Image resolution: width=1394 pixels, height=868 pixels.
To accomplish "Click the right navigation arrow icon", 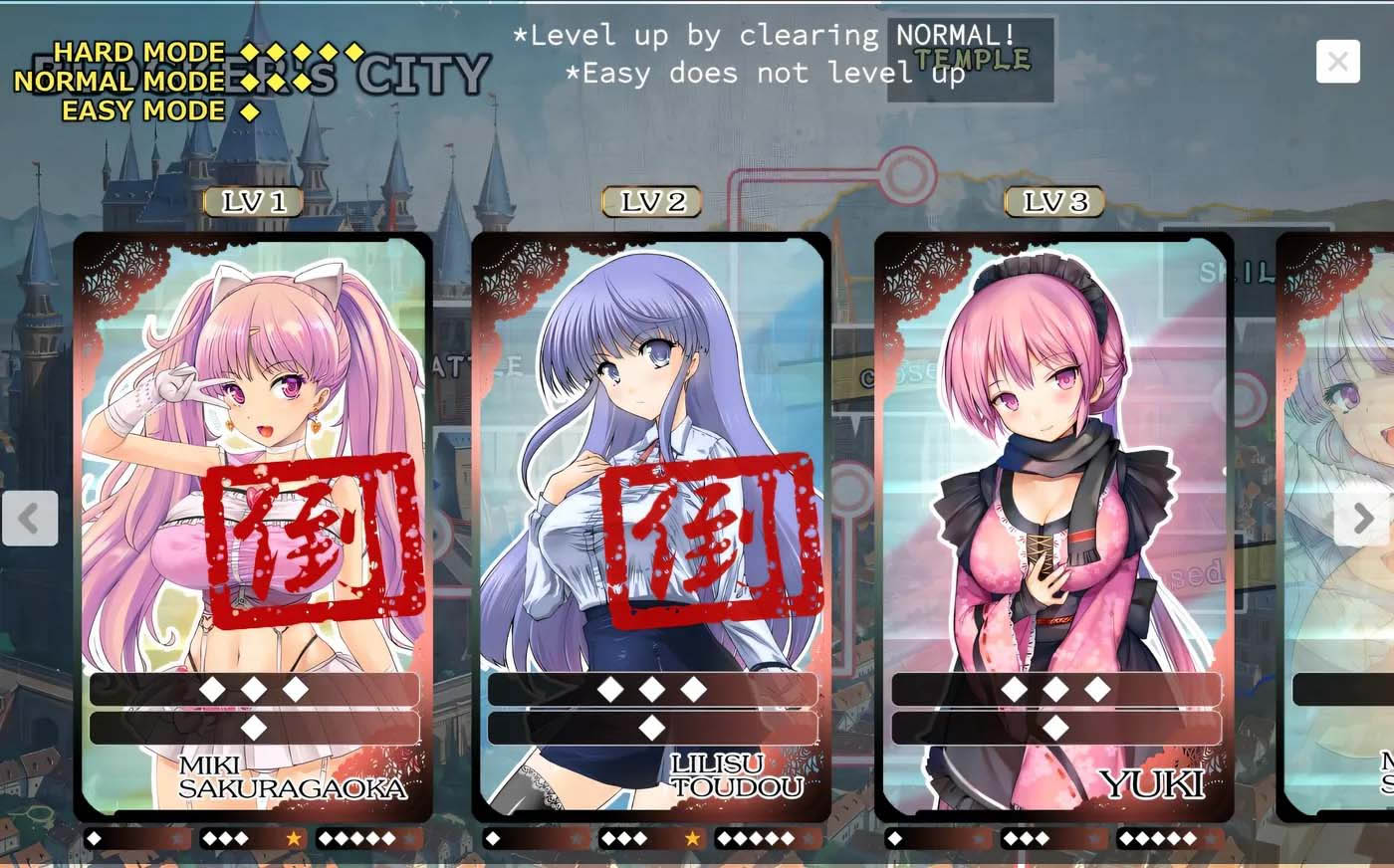I will pos(1362,519).
